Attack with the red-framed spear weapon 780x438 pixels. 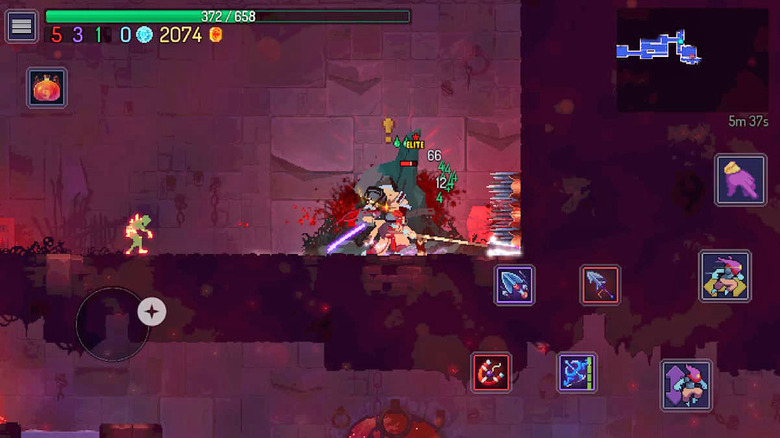601,285
